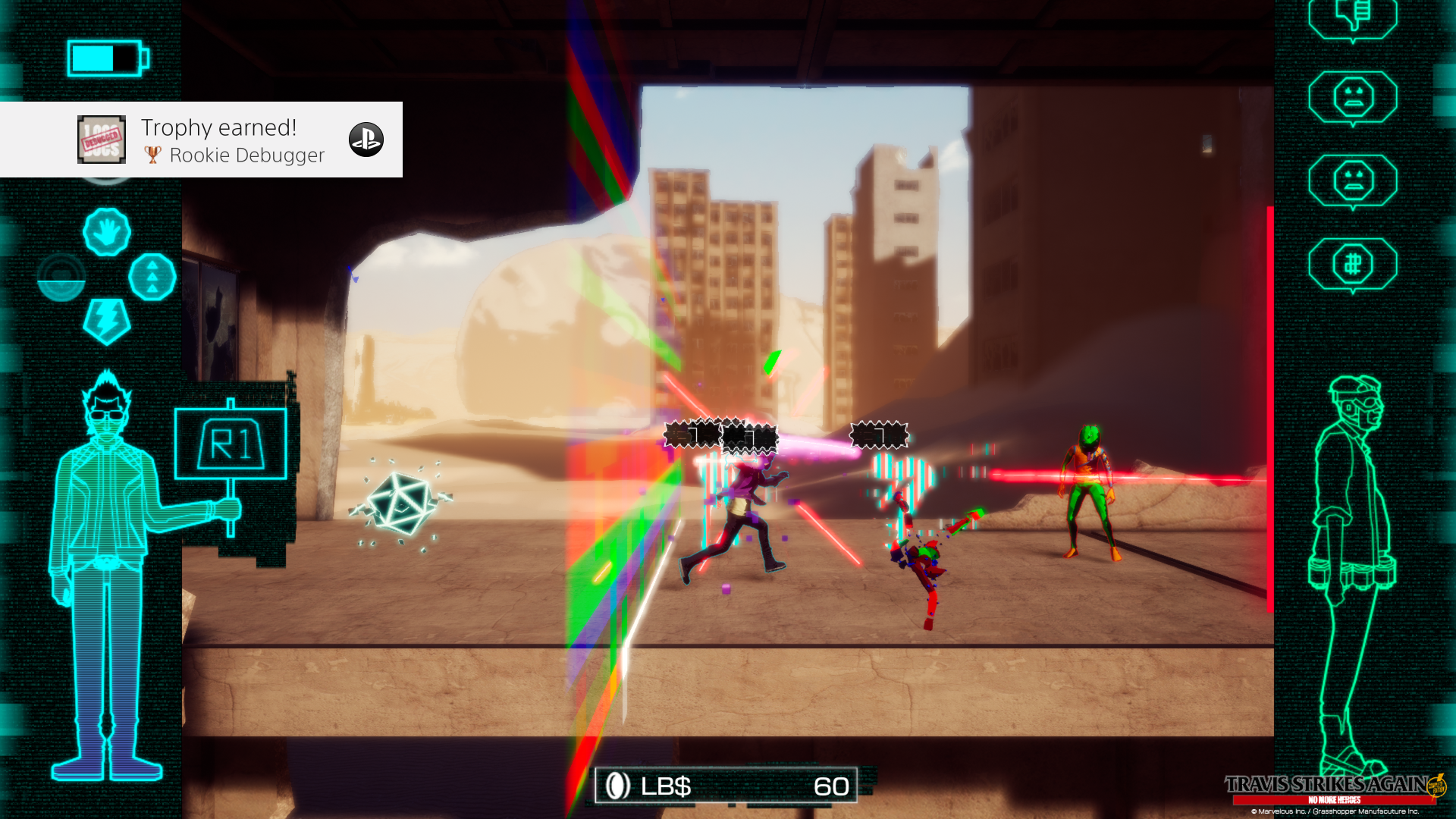This screenshot has height=819, width=1456.
Task: Trigger the lightning bolt skill chip
Action: (107, 320)
